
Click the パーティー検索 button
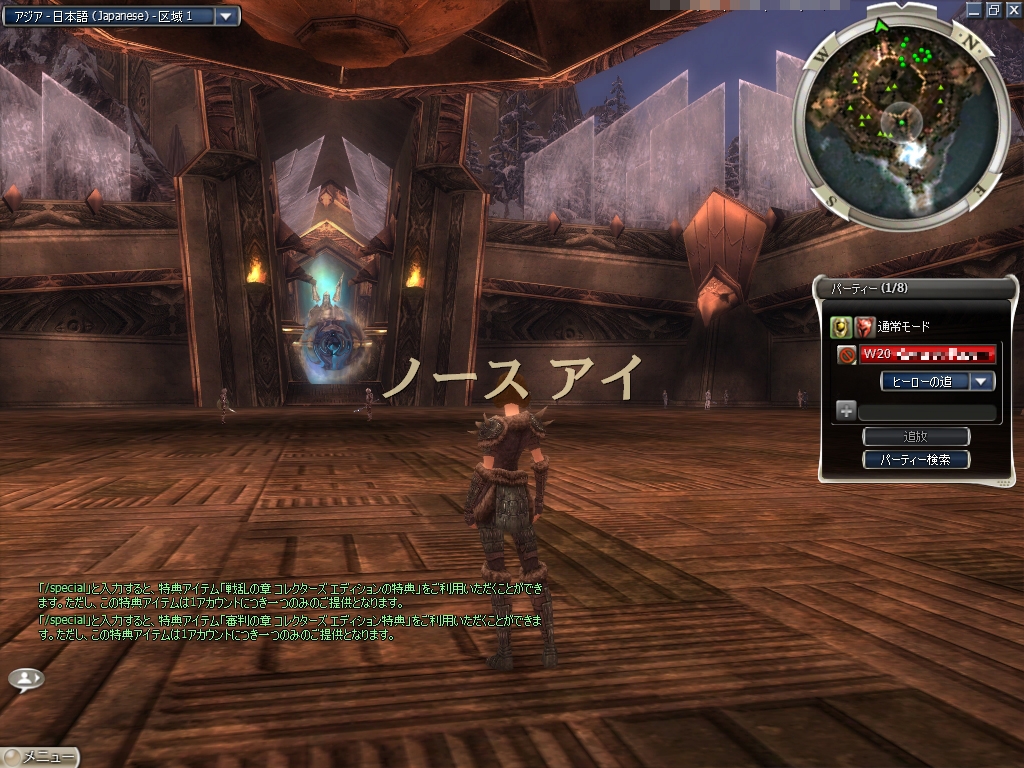pyautogui.click(x=916, y=460)
